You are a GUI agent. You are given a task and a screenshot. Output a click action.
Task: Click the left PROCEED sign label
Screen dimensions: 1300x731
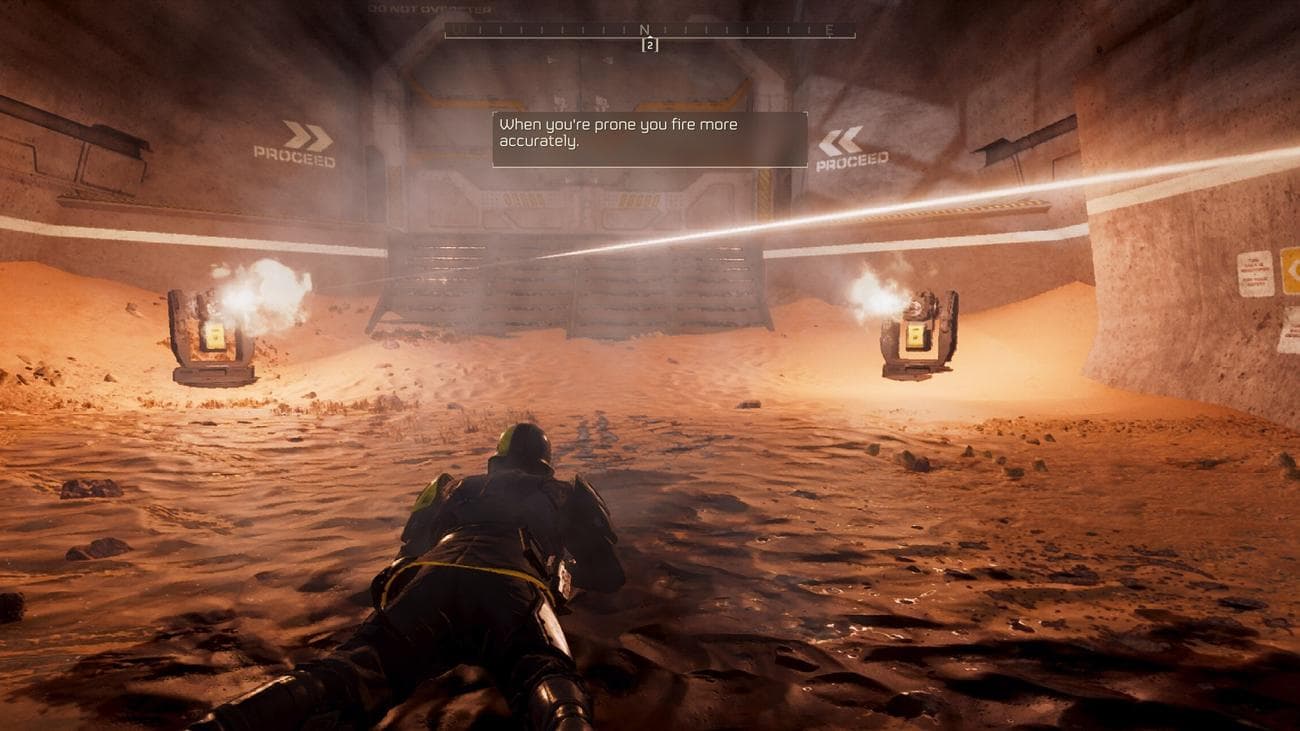pos(294,157)
